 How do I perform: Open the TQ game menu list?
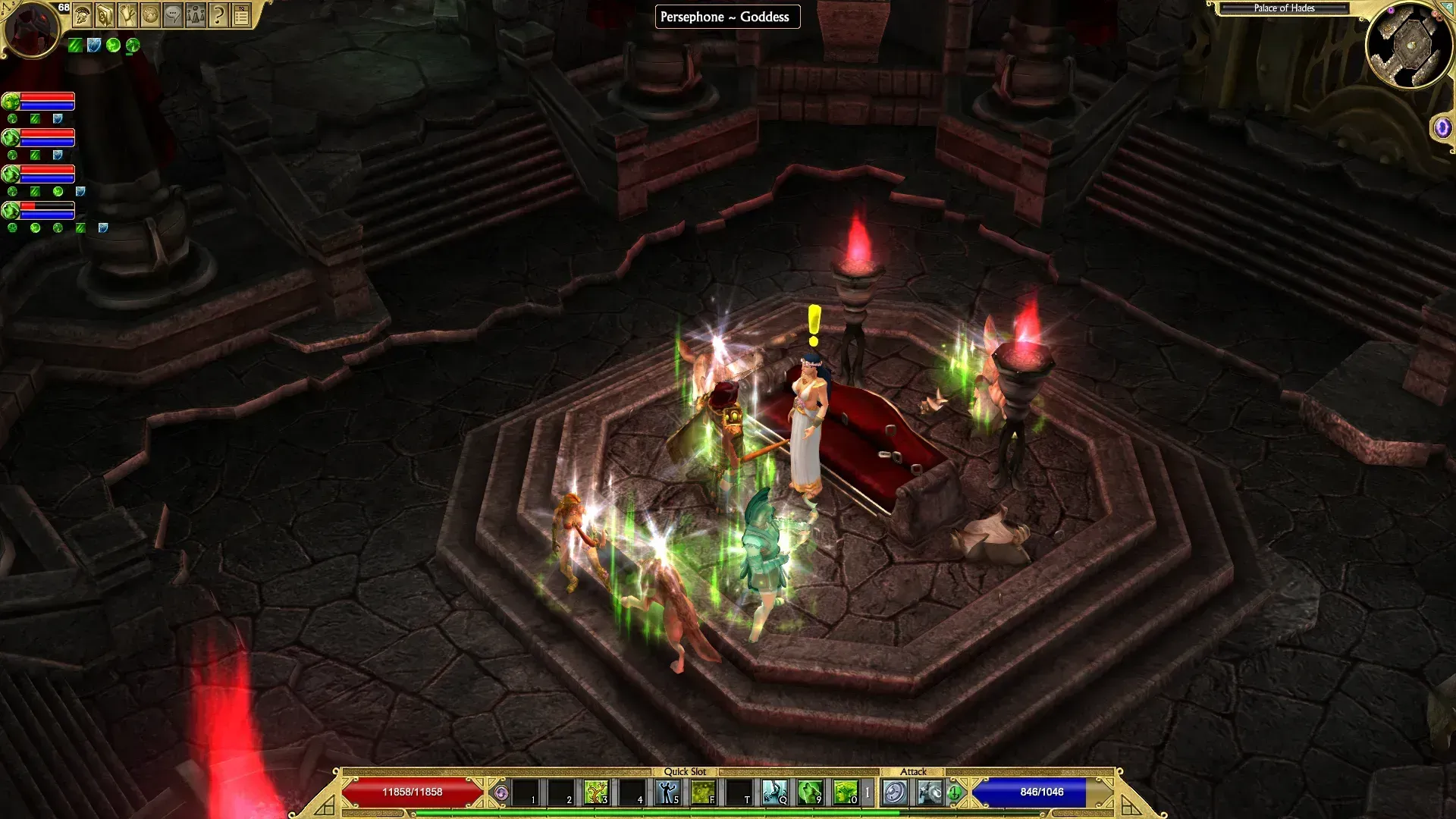pyautogui.click(x=241, y=15)
